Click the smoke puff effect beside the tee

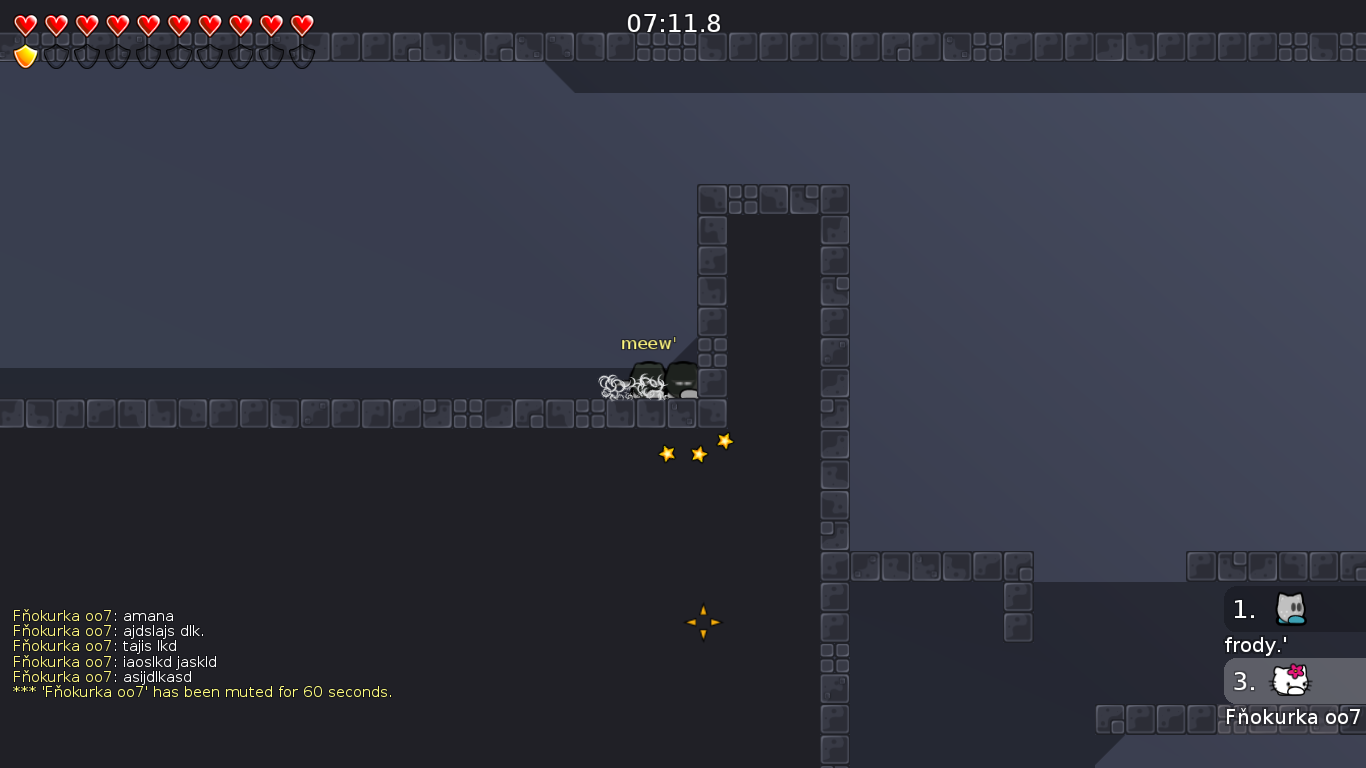(615, 384)
